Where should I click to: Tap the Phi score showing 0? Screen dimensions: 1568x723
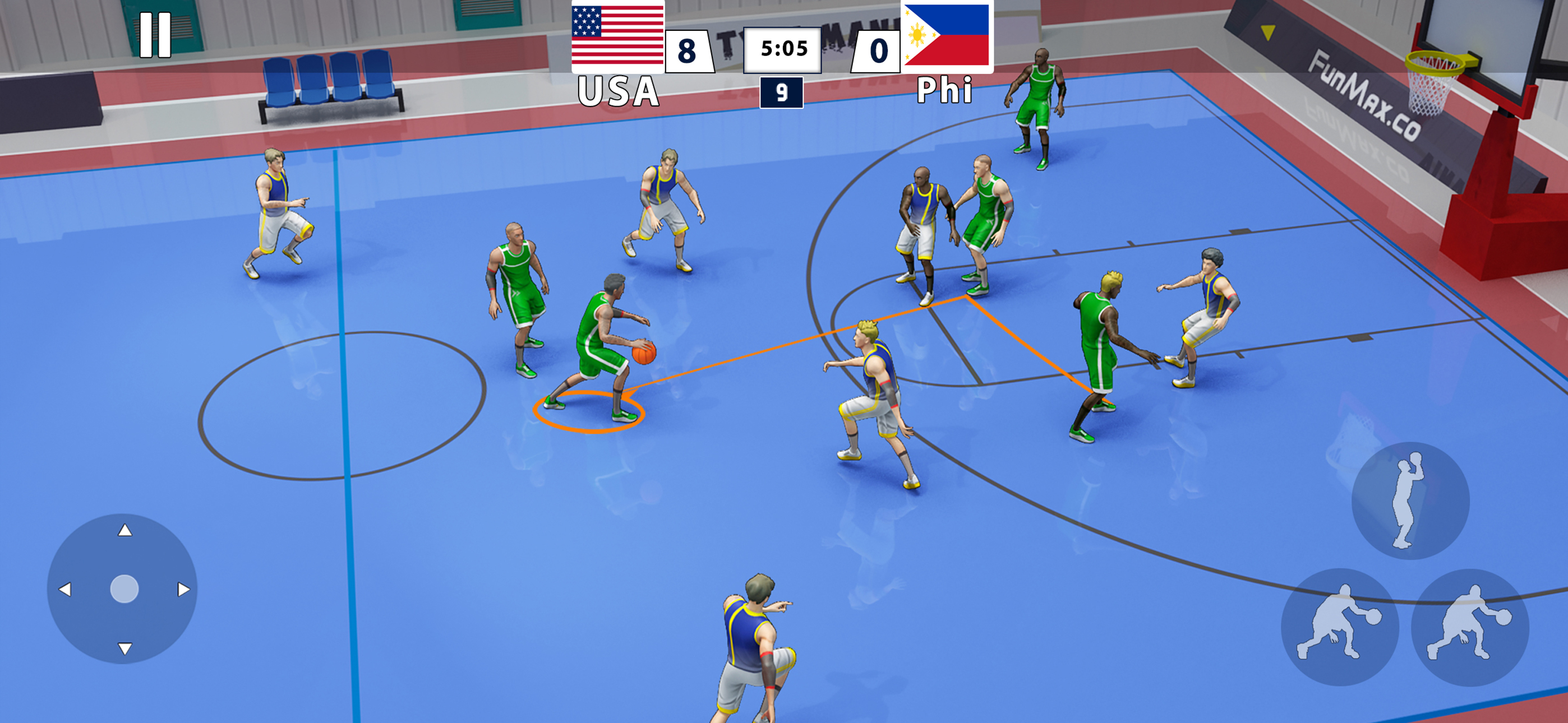tap(877, 49)
